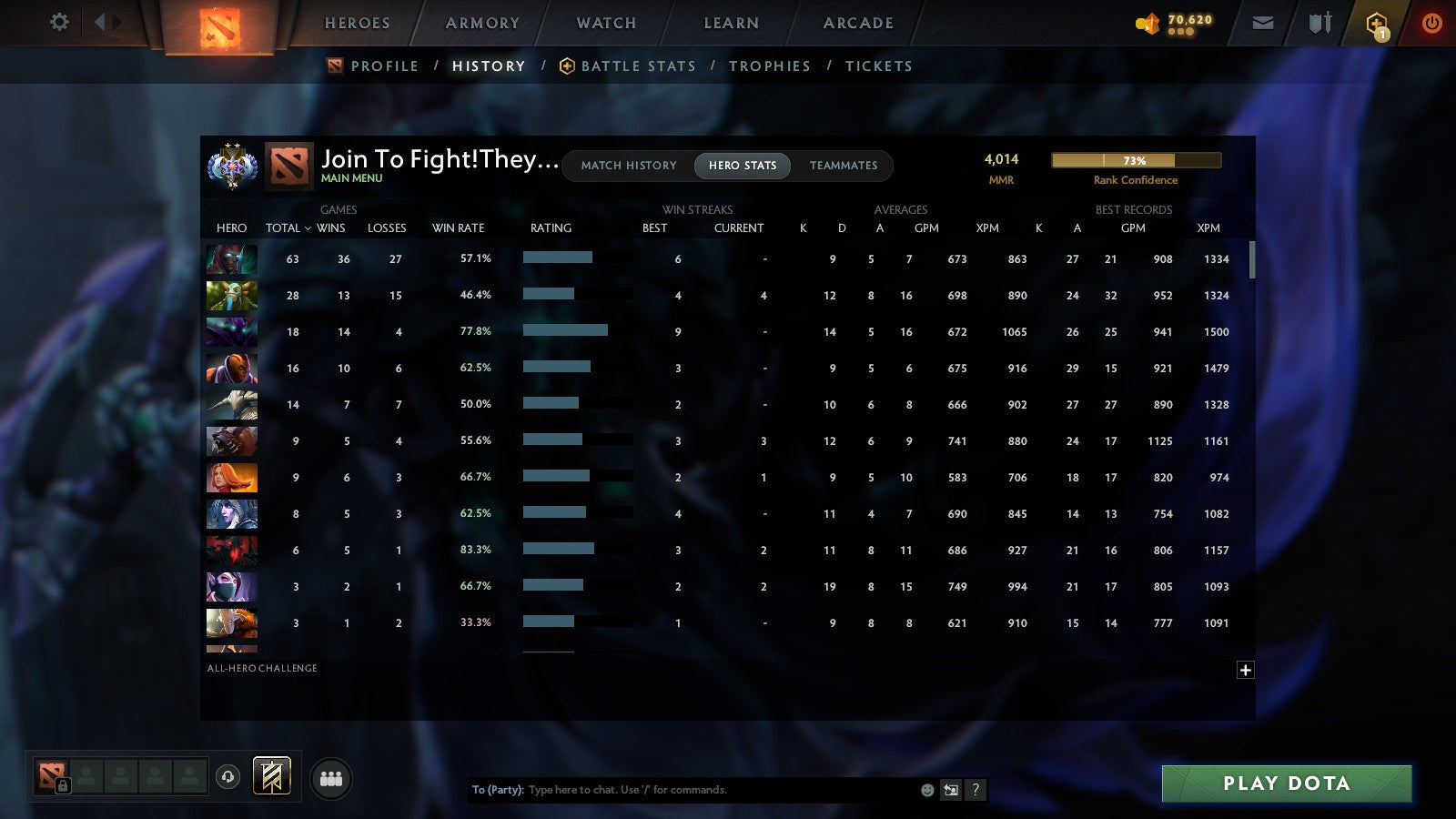Toggle the party lock padlock
Screen dimensions: 1456x819
click(x=64, y=785)
